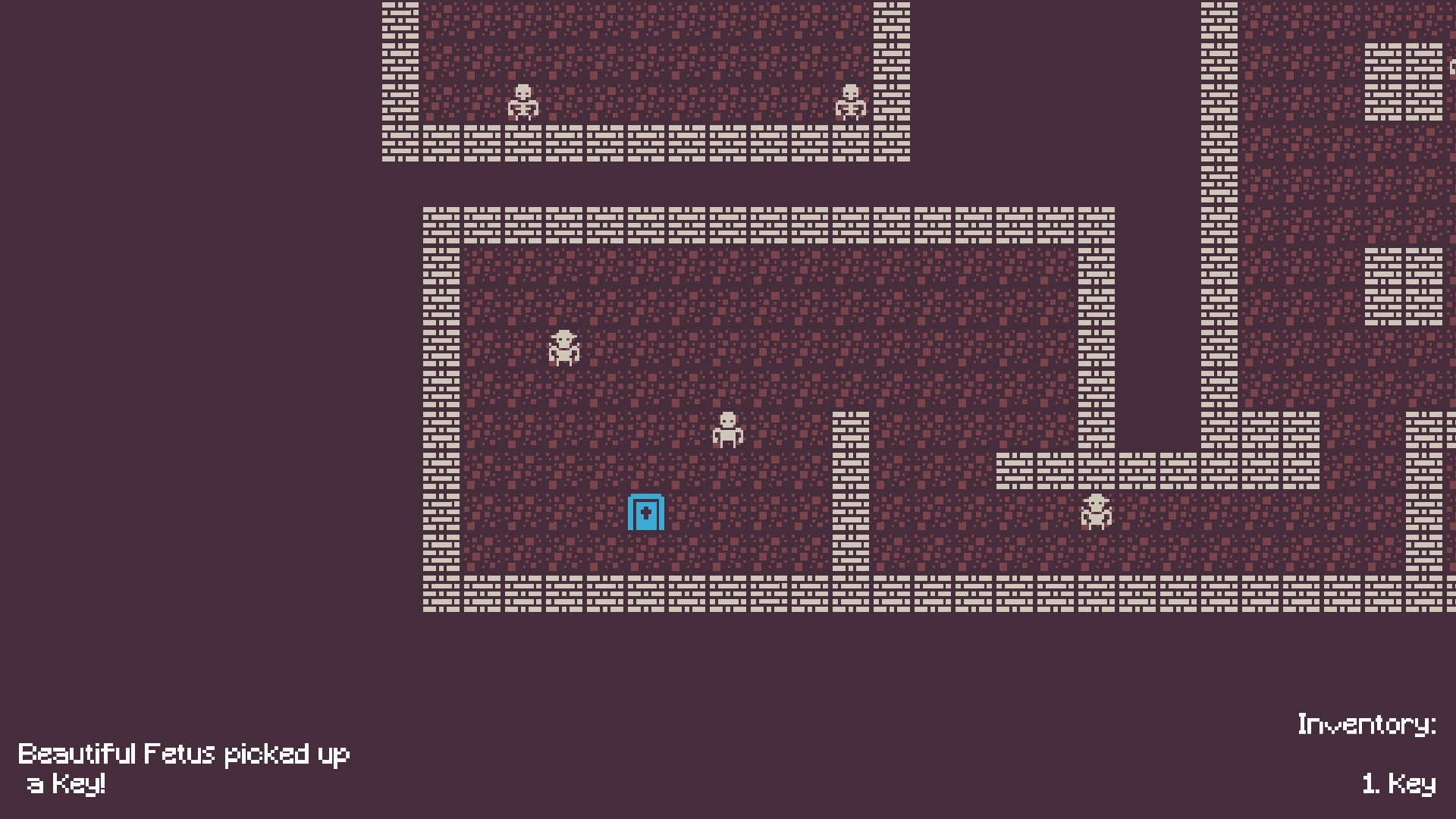Select the blue door with the cross

click(x=646, y=512)
